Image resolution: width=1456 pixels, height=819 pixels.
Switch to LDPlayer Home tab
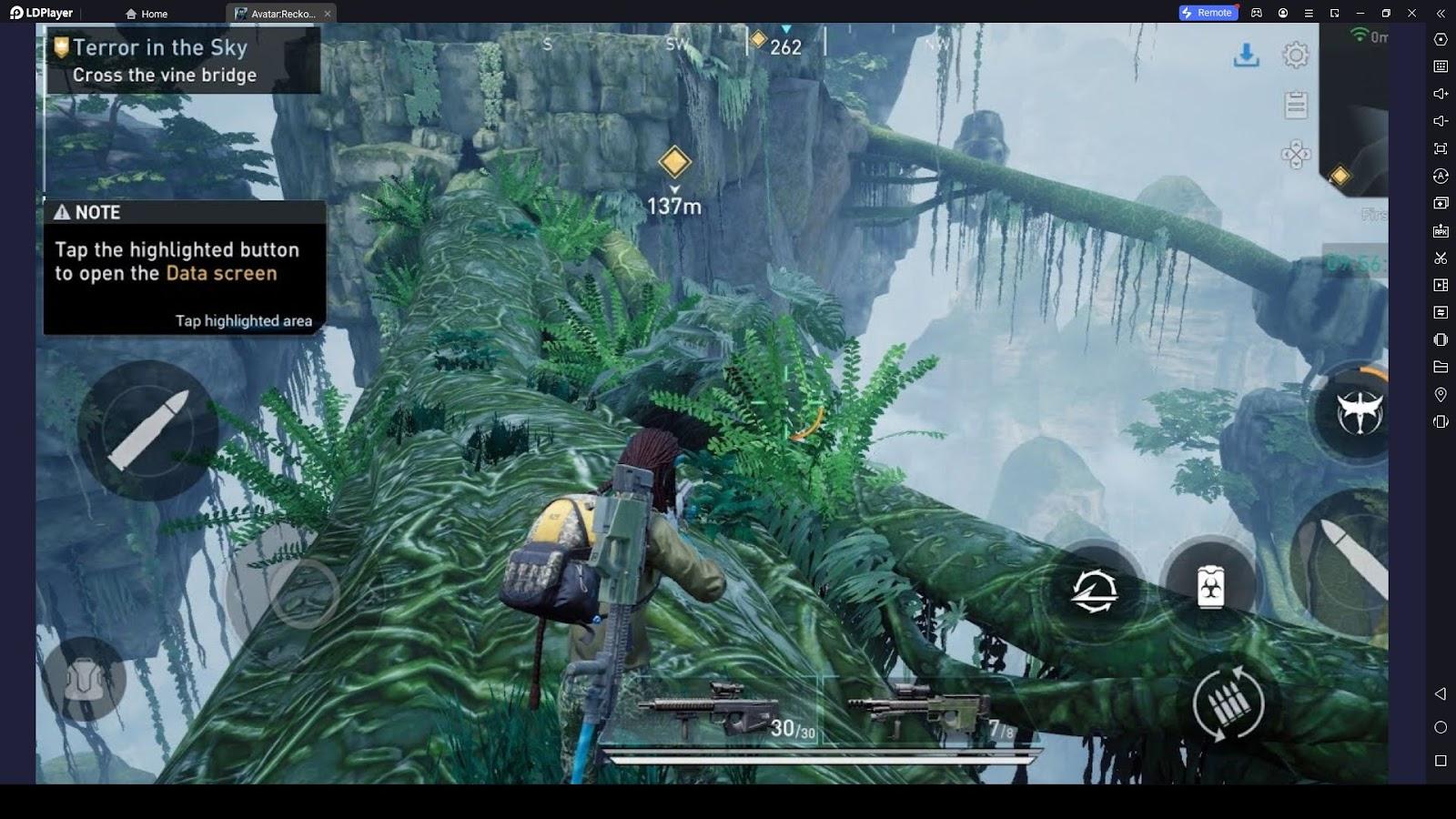pos(147,14)
